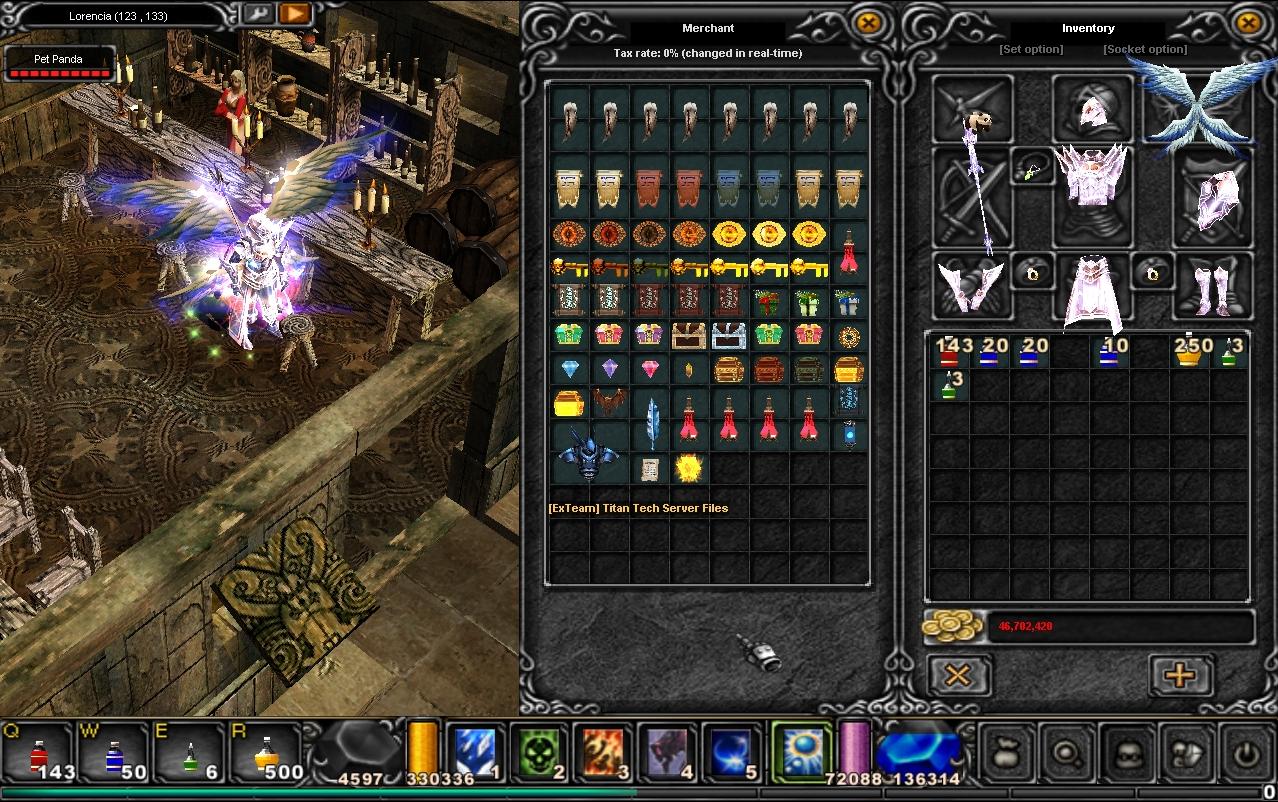Pick the blue feather item from the merchant
Viewport: 1278px width, 802px height.
pyautogui.click(x=652, y=420)
